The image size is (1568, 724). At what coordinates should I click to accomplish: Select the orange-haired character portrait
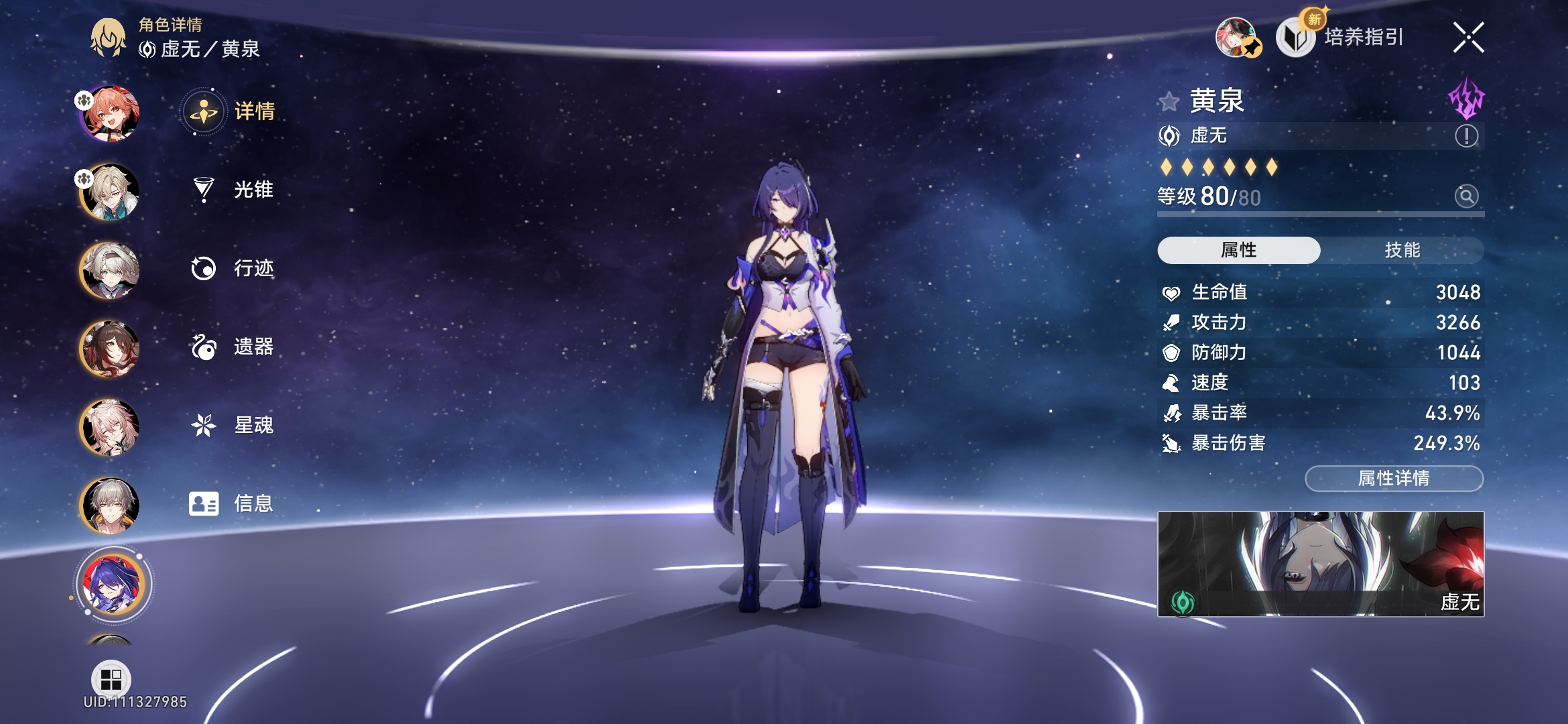110,114
